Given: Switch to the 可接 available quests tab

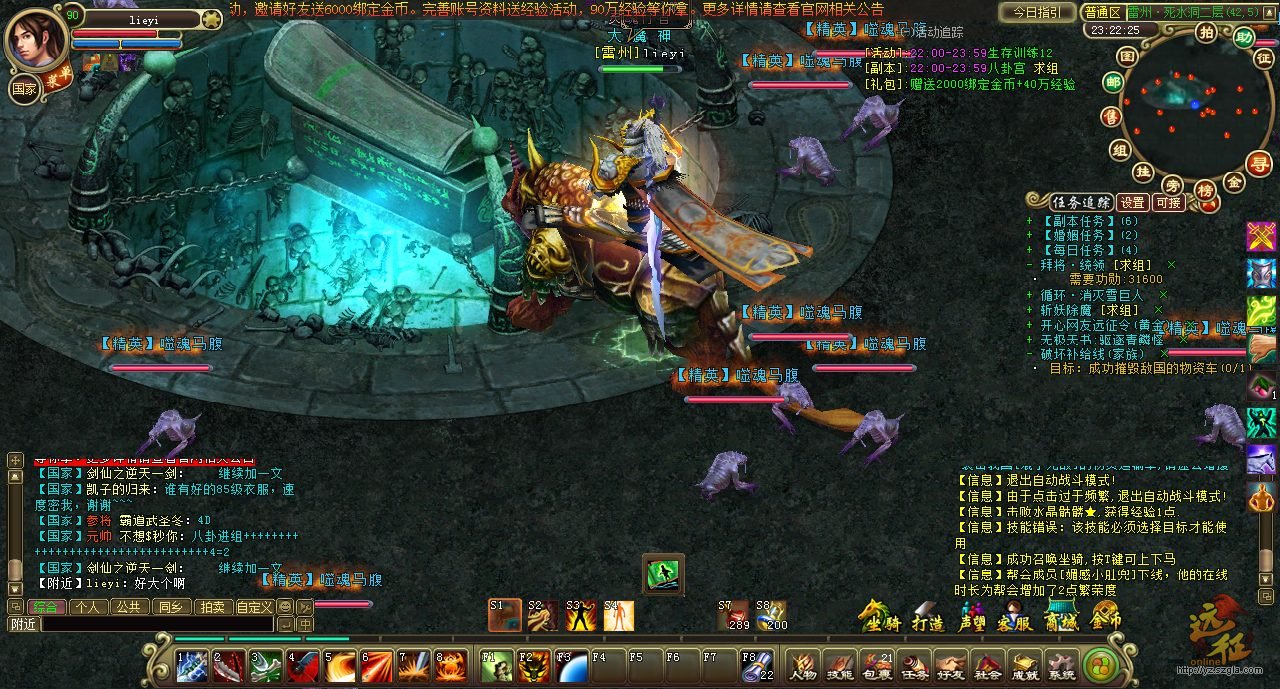Looking at the screenshot, I should click(x=1168, y=202).
